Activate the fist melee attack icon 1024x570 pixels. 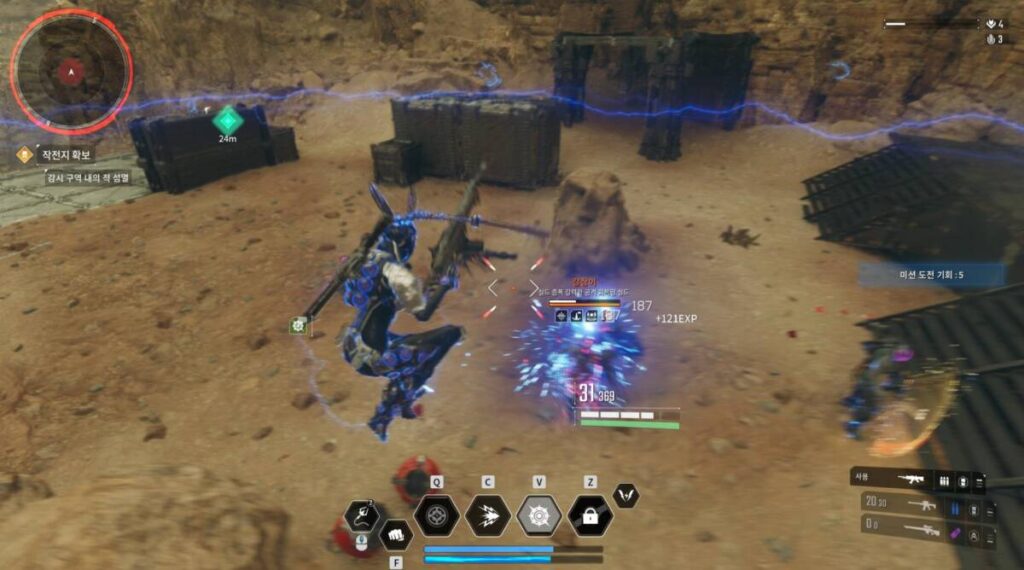396,534
